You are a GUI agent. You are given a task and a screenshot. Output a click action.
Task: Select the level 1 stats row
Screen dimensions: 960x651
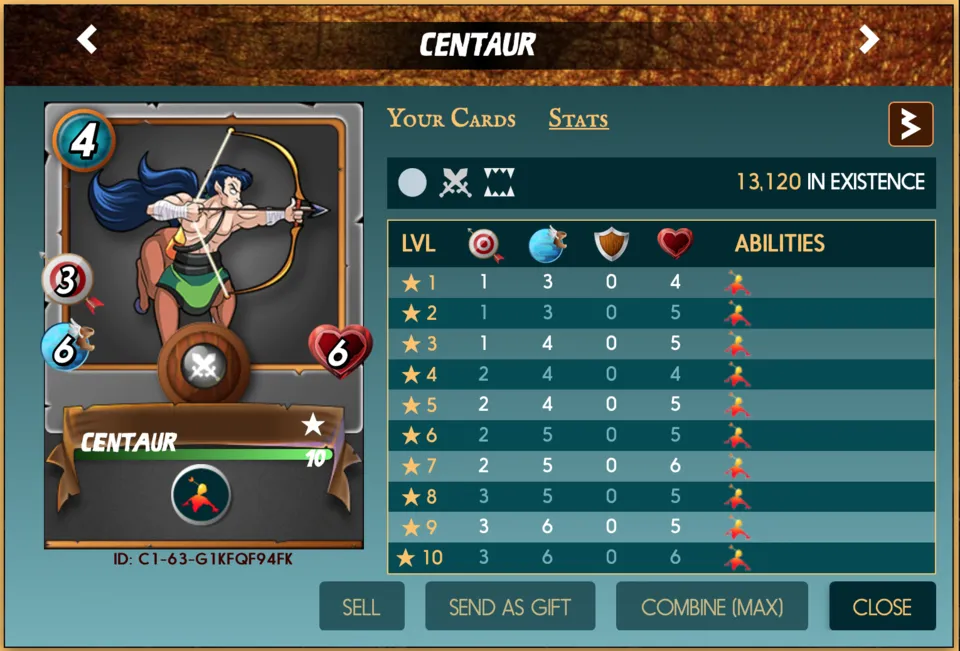click(661, 283)
